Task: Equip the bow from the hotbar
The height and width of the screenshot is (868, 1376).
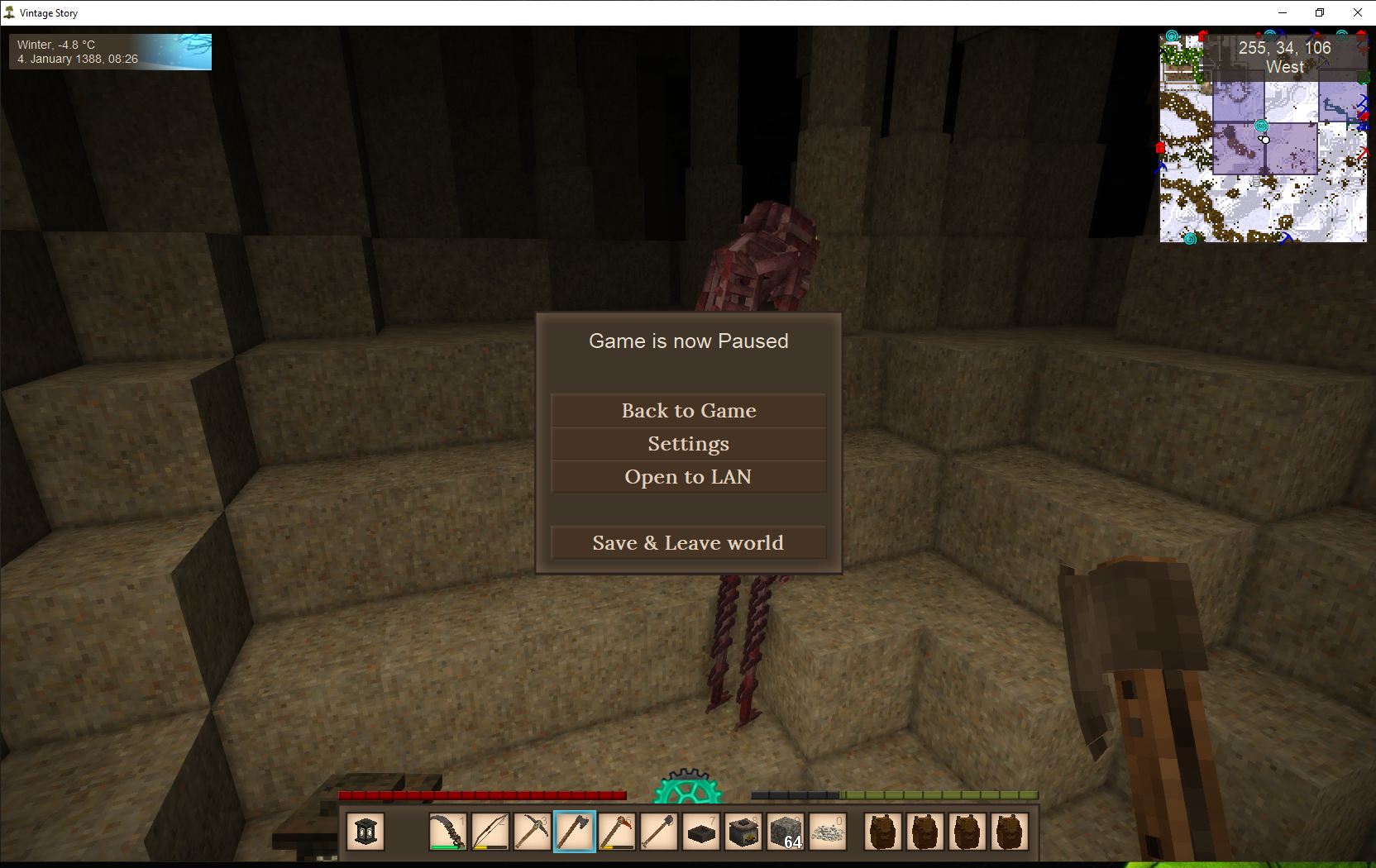Action: [490, 832]
